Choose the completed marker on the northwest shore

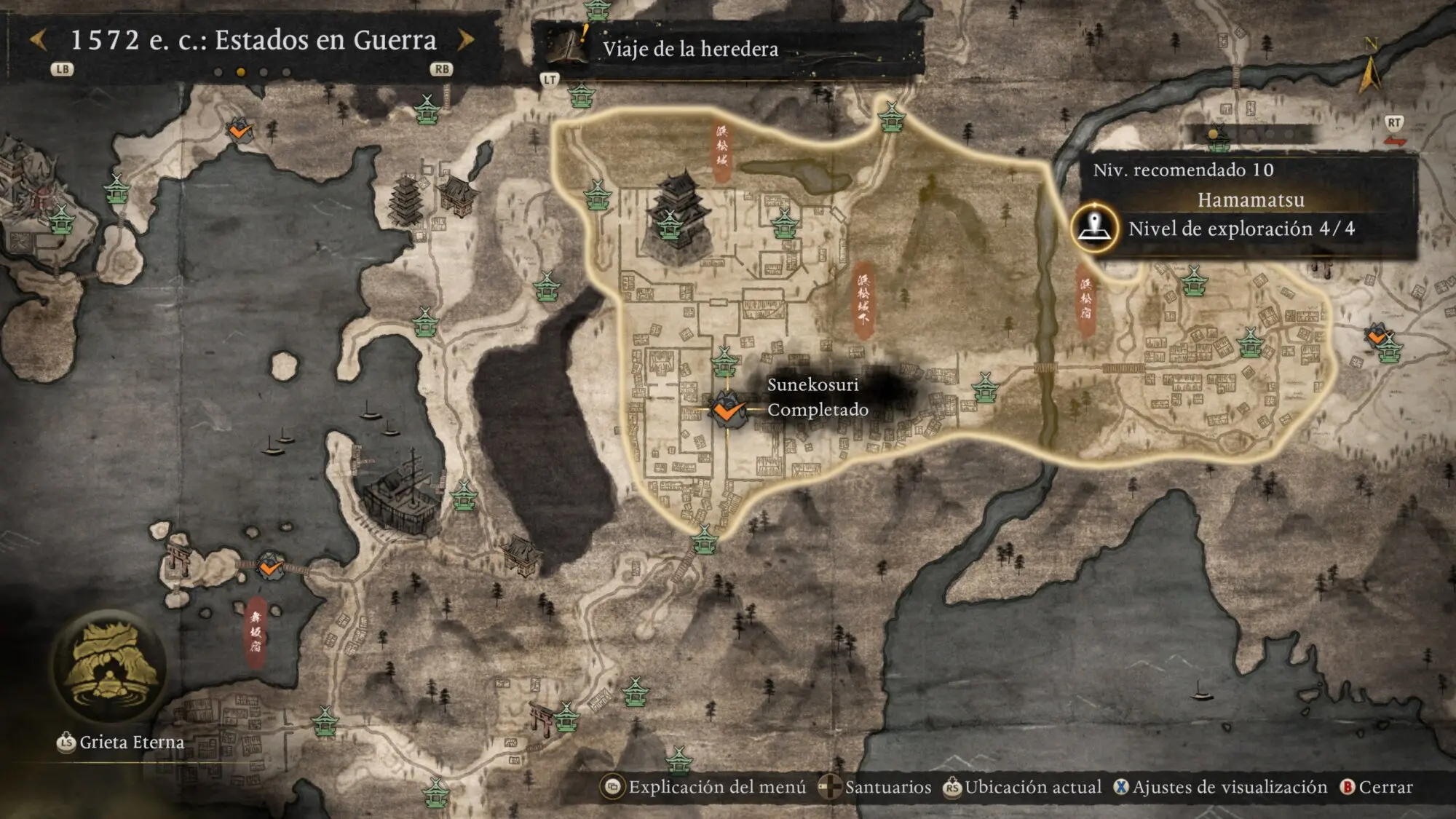(x=239, y=131)
